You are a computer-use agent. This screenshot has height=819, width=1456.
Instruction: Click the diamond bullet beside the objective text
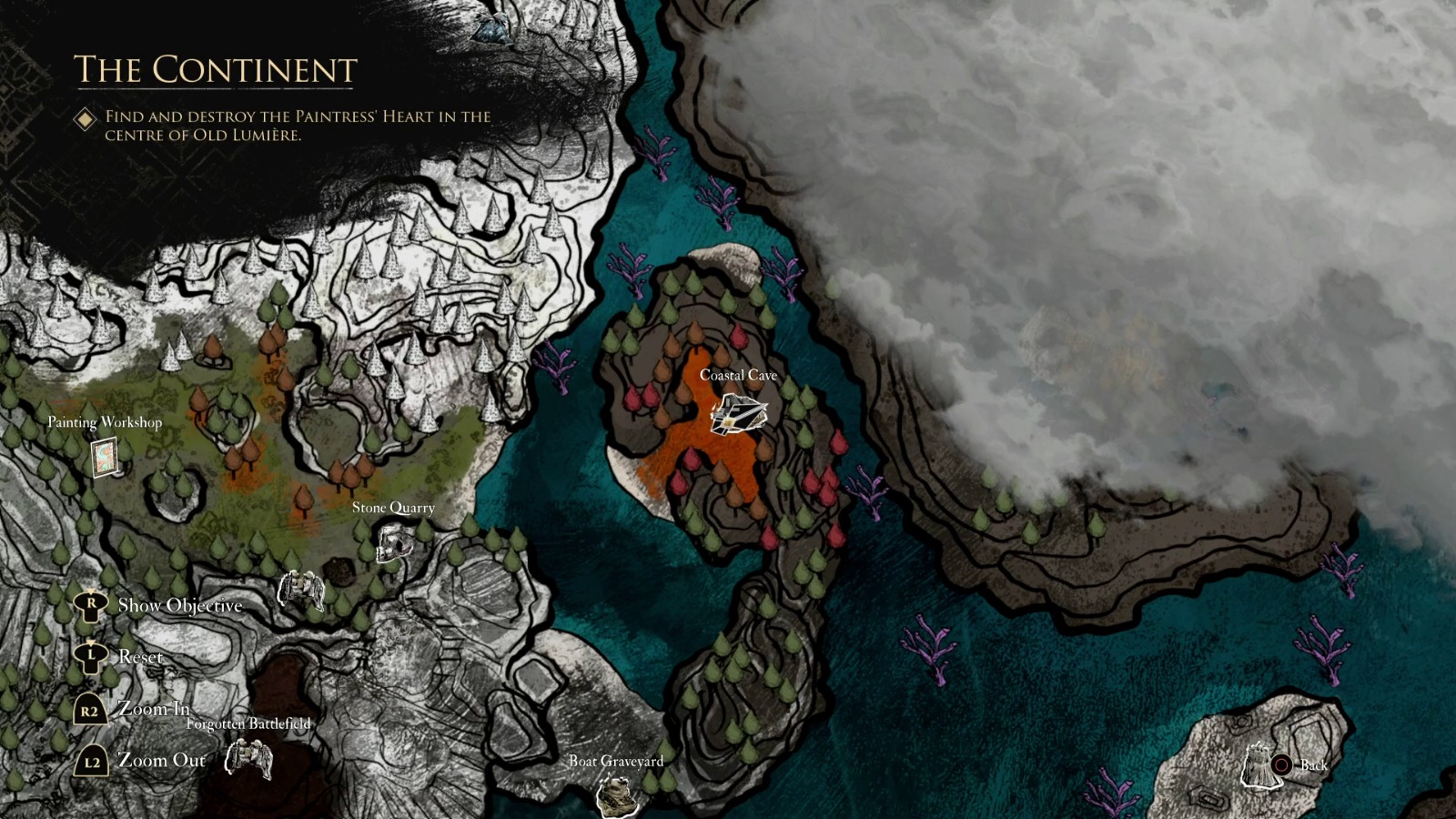pos(86,117)
